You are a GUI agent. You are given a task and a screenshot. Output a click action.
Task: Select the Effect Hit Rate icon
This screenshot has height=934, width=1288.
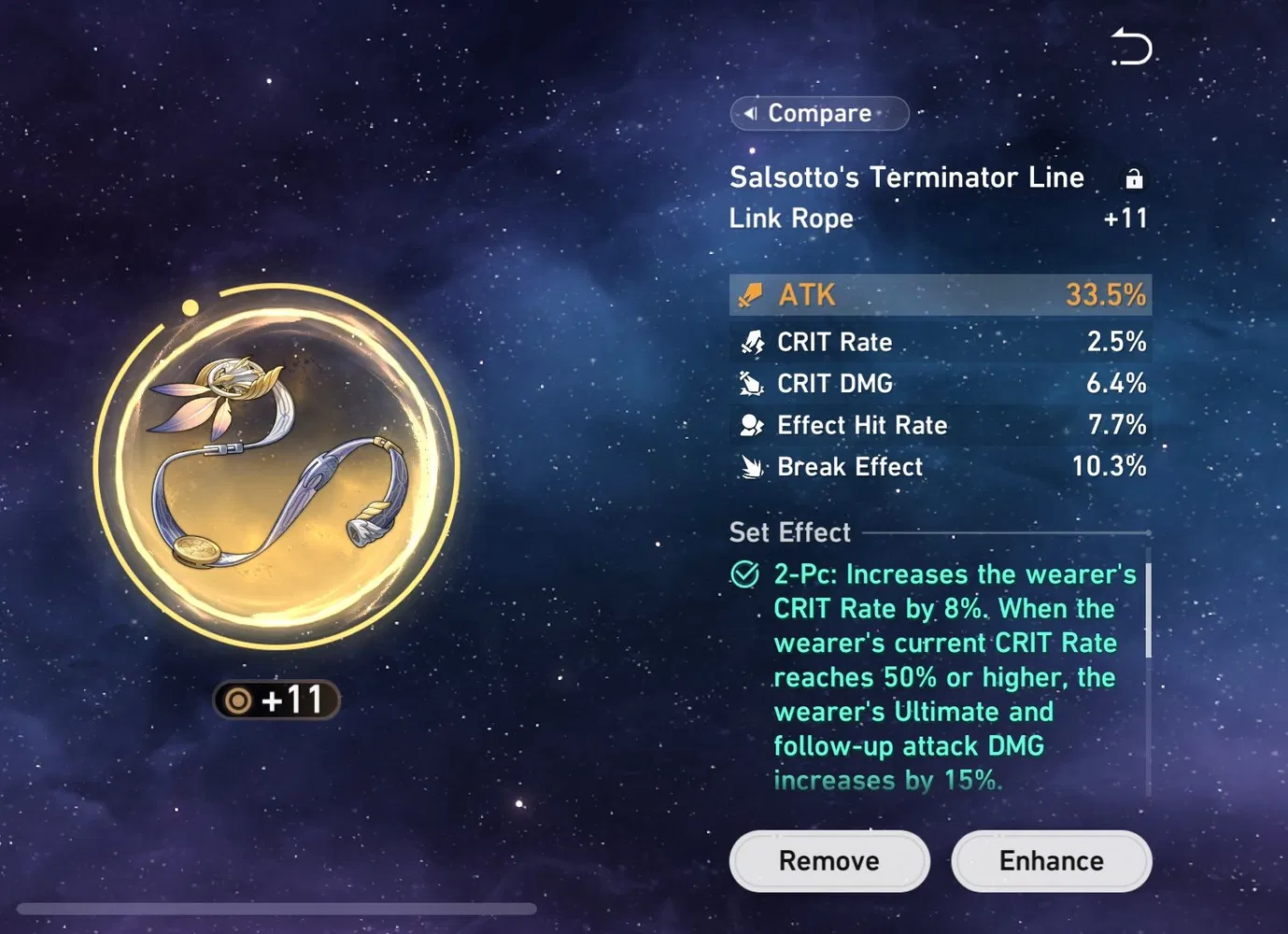pyautogui.click(x=749, y=425)
